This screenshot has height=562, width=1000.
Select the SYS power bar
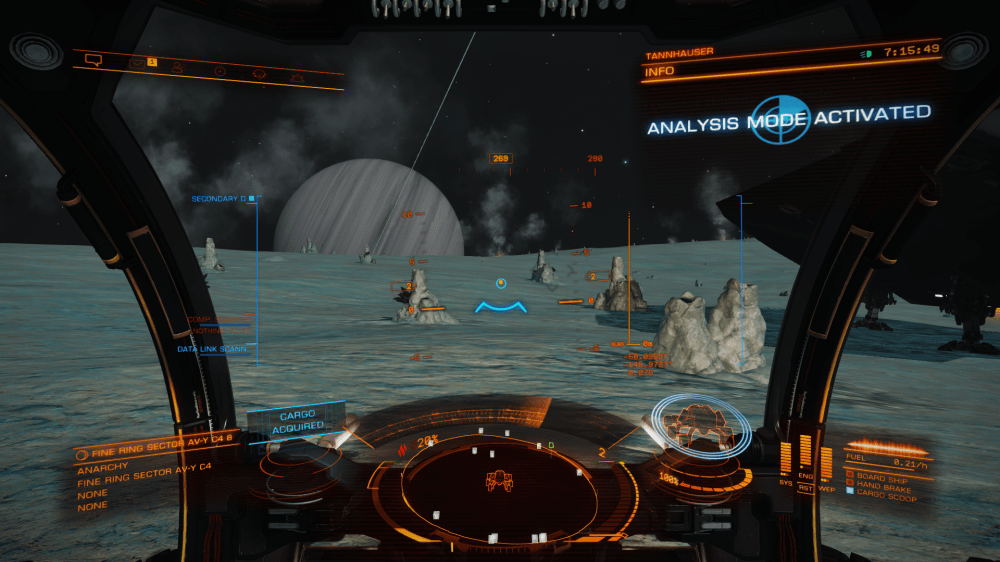pos(785,457)
